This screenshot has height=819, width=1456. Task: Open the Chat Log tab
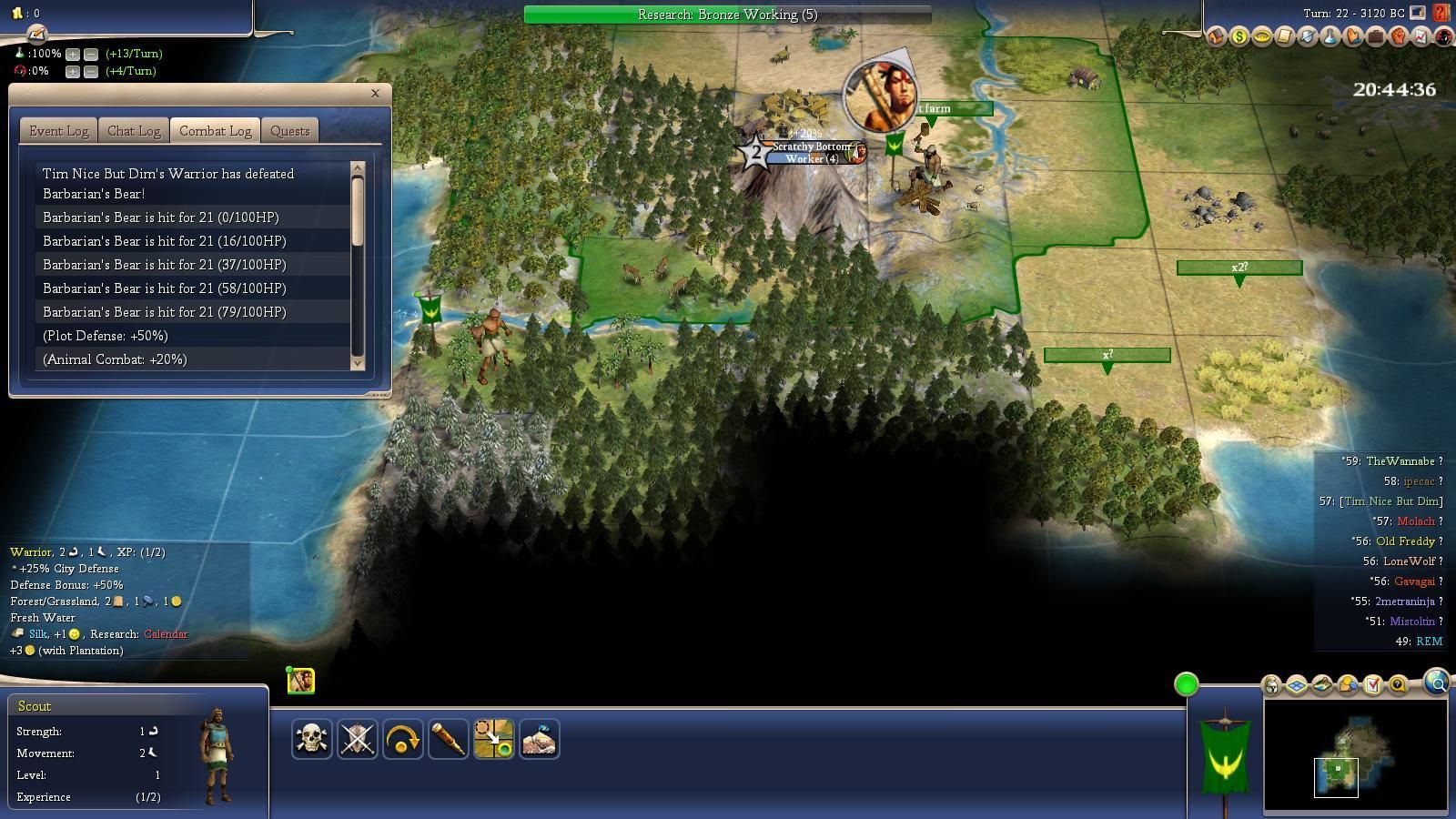pyautogui.click(x=134, y=131)
